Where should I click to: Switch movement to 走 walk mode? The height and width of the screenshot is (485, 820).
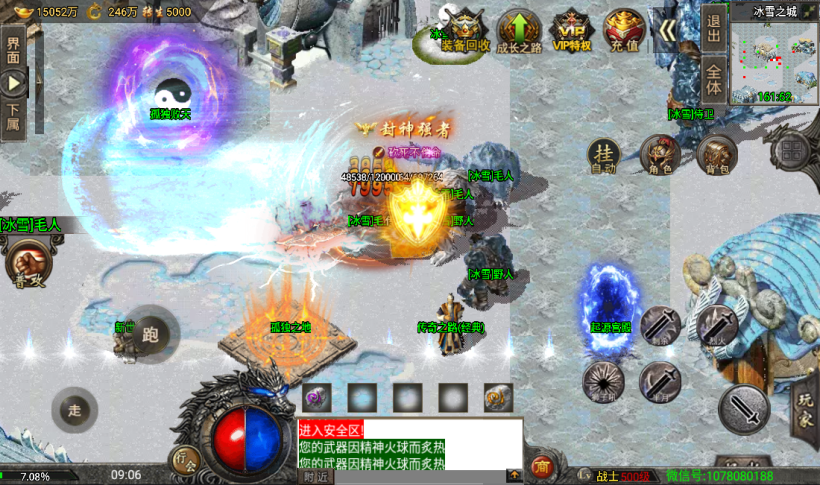(x=75, y=409)
